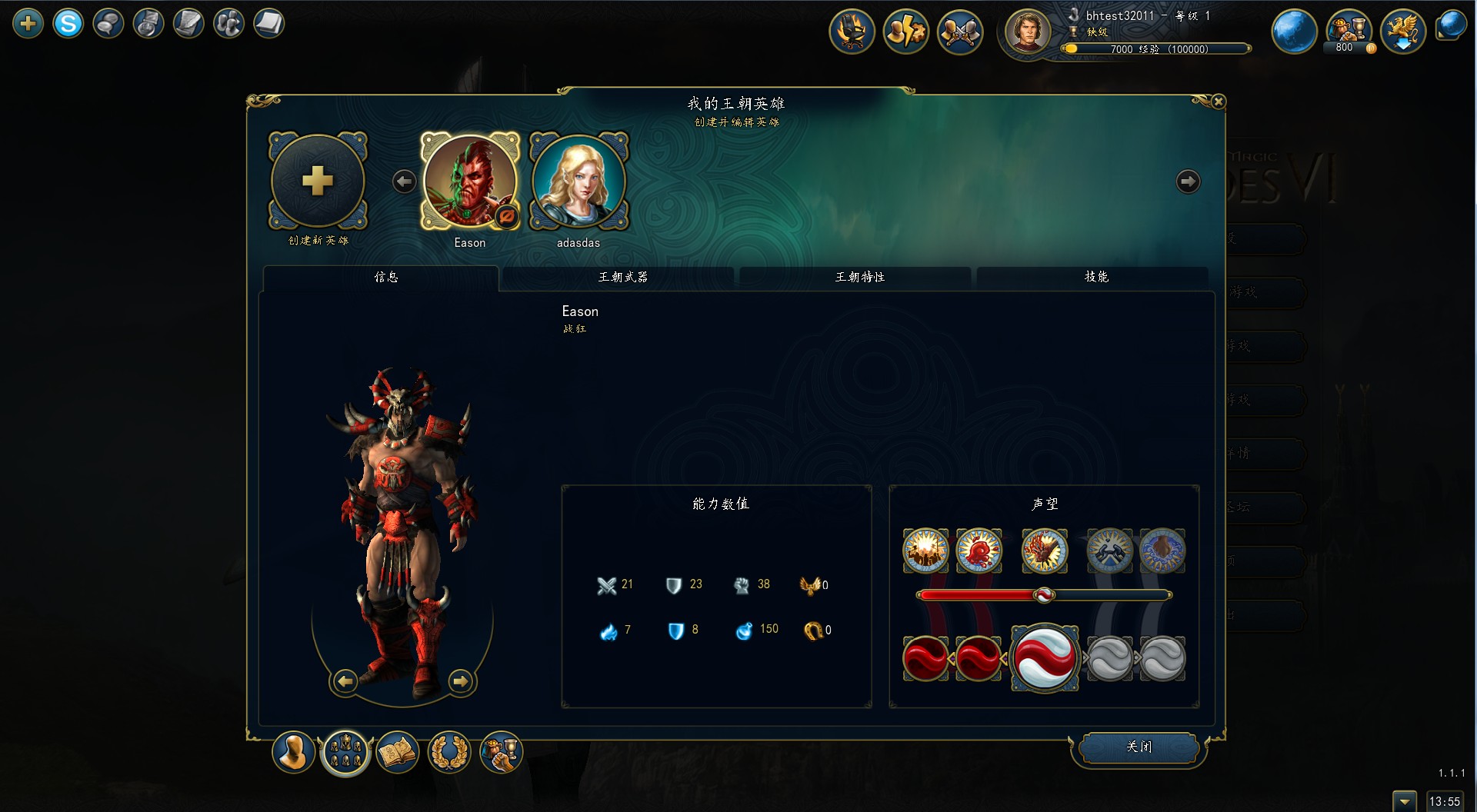Rotate hero model right

coord(460,681)
